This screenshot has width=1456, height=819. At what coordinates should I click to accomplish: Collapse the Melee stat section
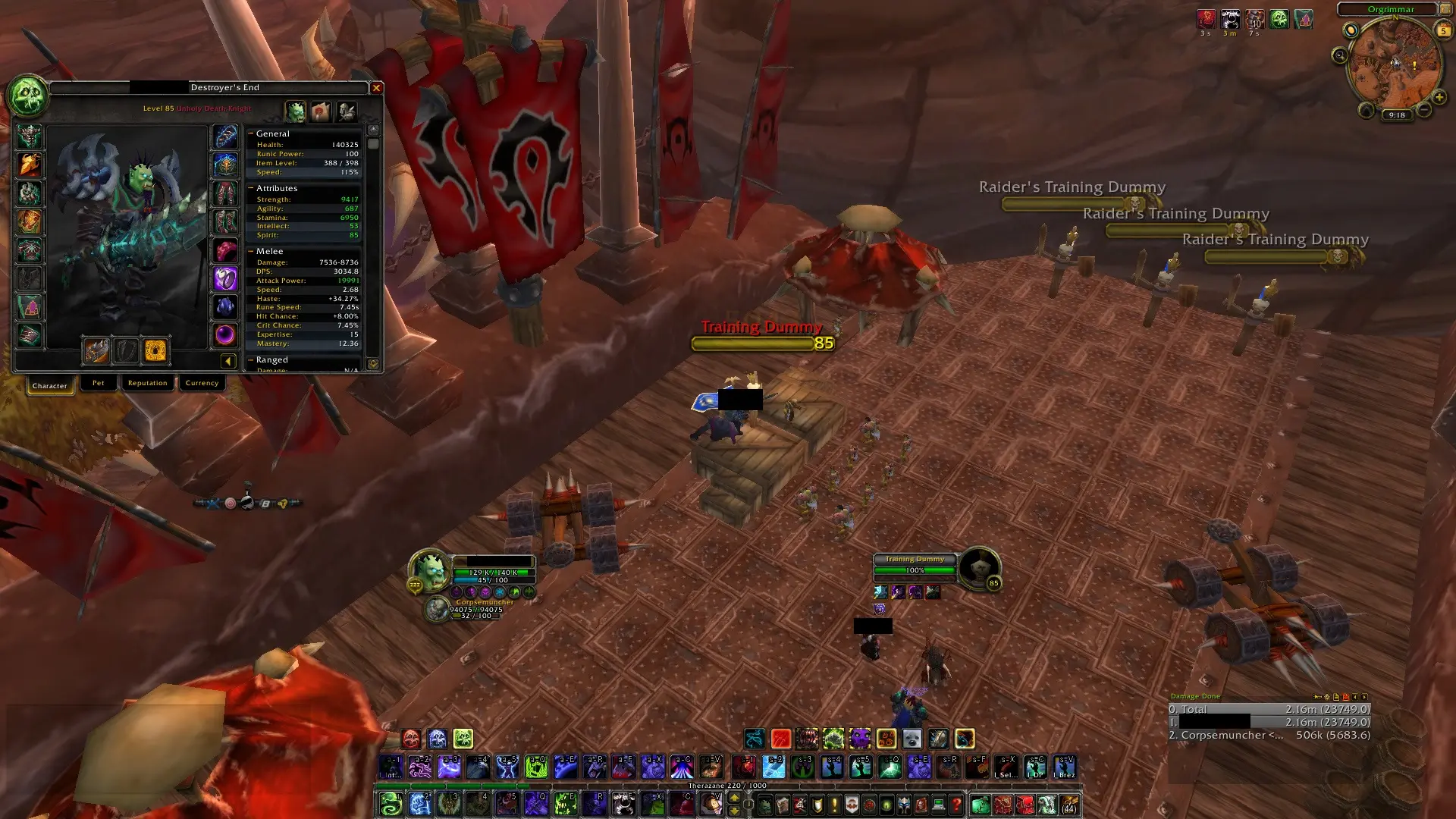tap(251, 251)
